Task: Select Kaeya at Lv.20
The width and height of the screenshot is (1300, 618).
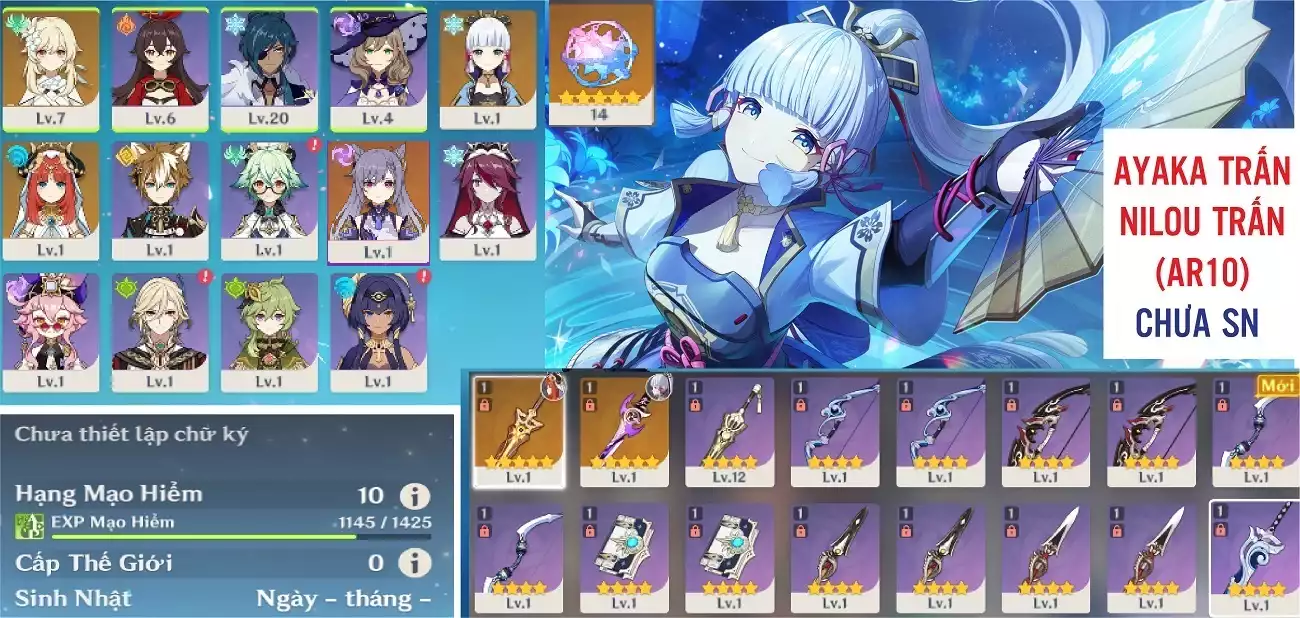Action: [x=268, y=68]
